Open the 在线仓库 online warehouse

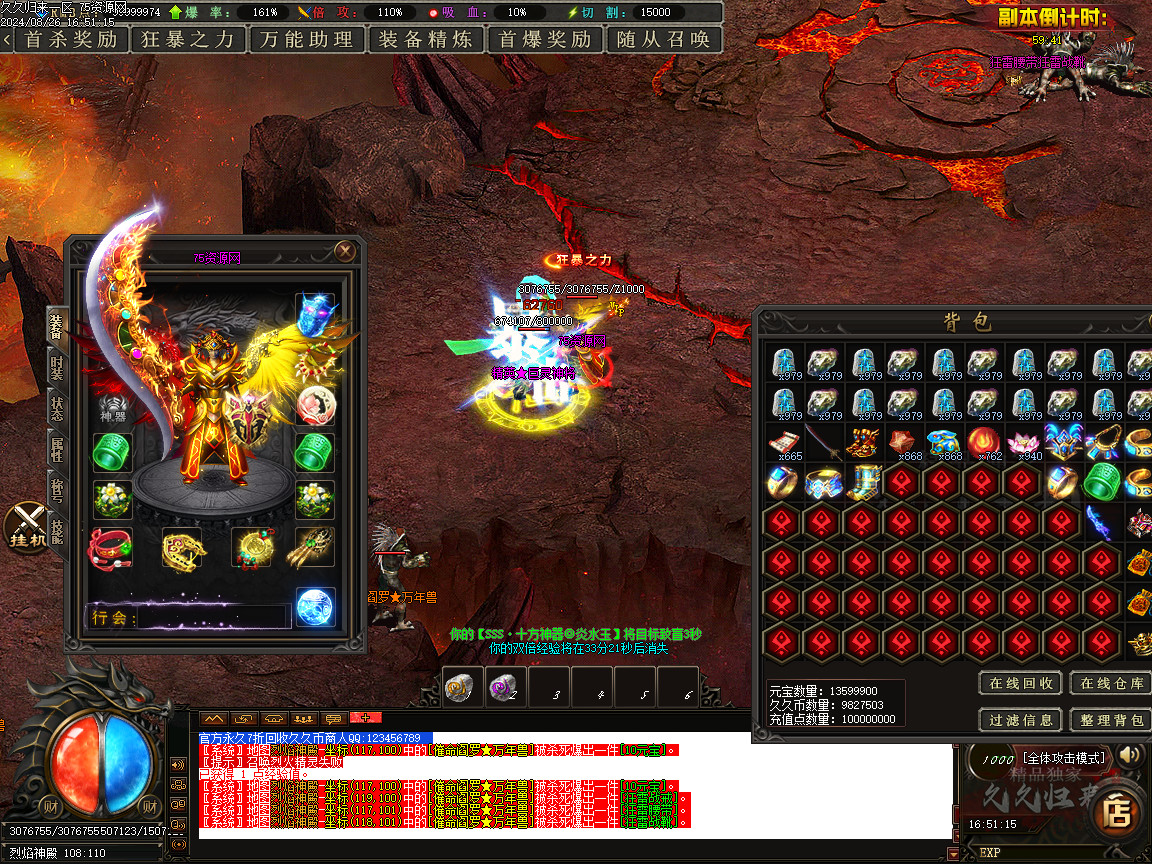coord(1111,684)
